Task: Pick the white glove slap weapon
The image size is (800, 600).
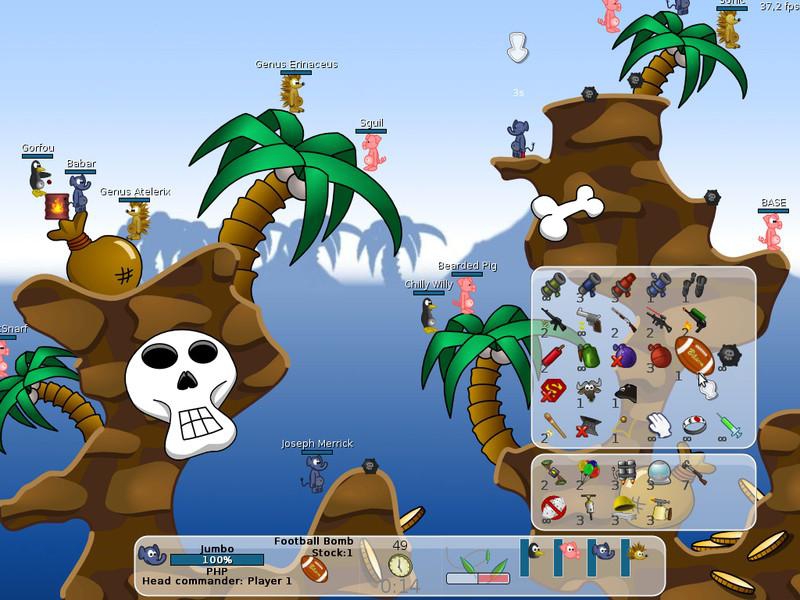Action: pos(657,425)
